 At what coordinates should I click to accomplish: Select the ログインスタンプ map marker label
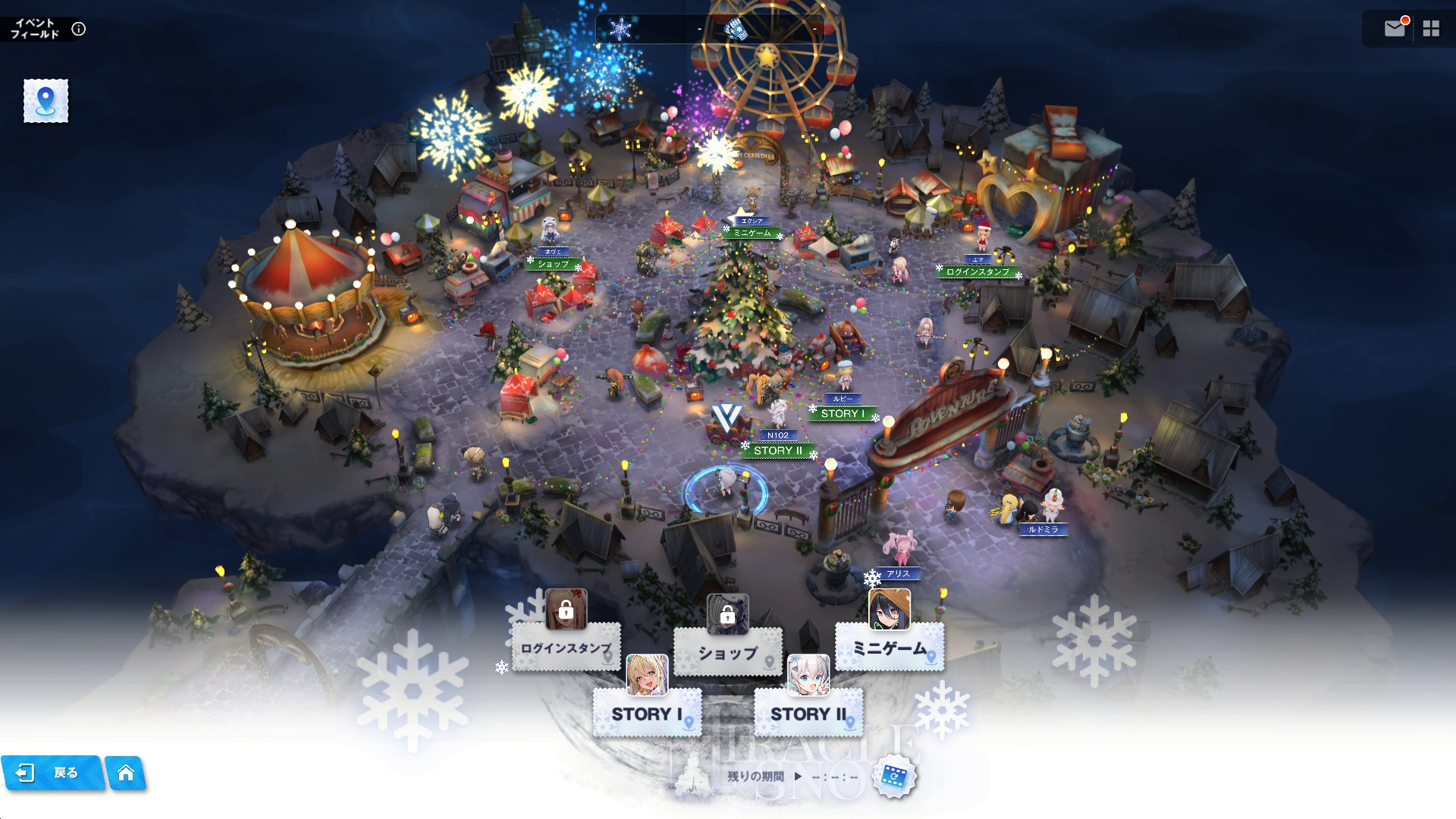(977, 271)
